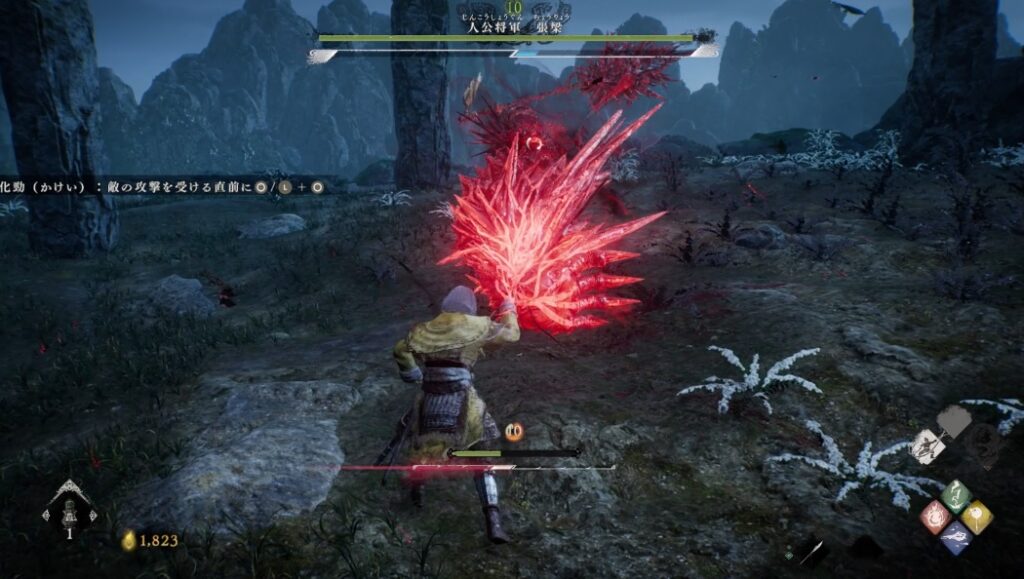Cast the green wood spell icon

click(957, 495)
